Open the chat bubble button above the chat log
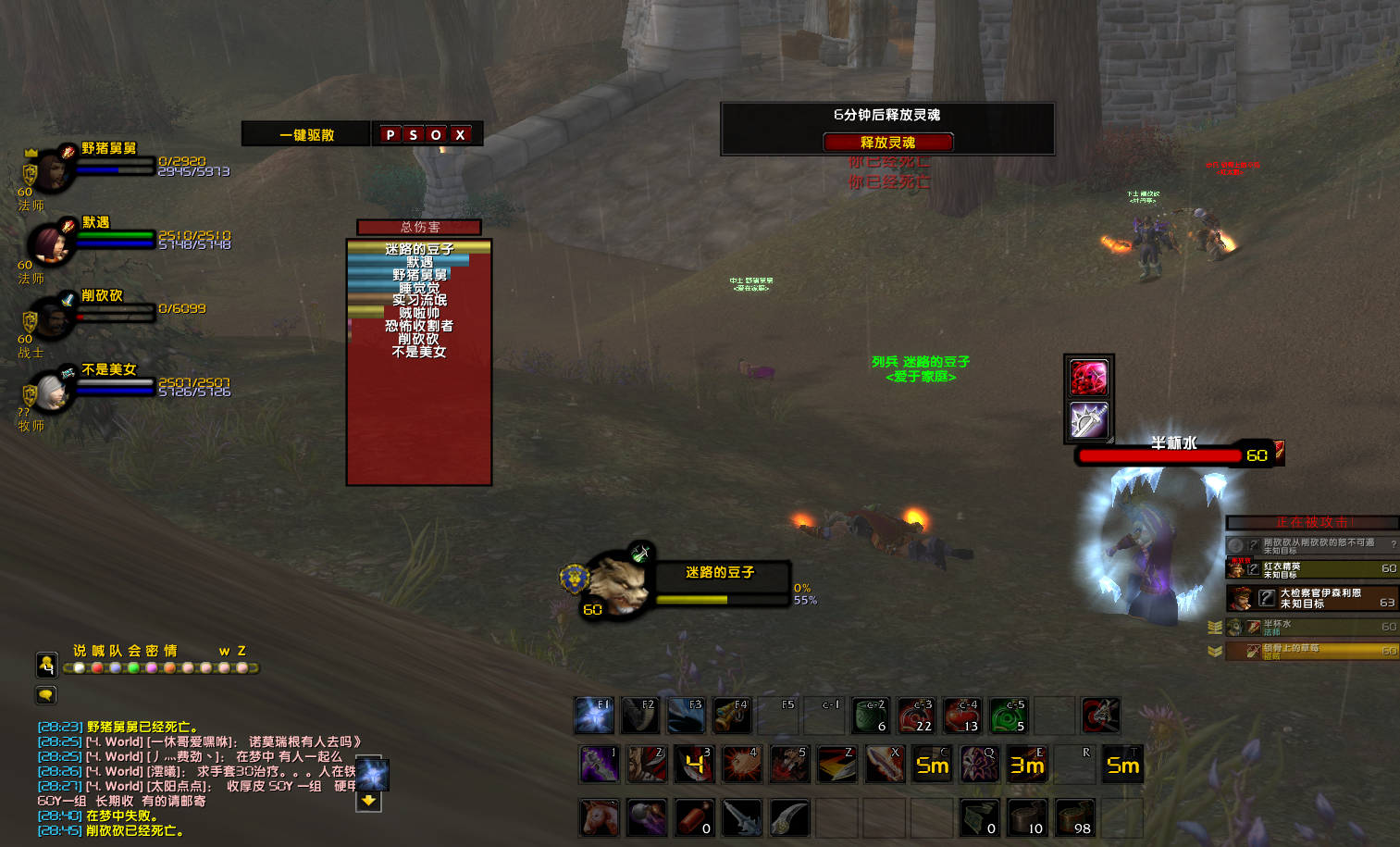 (46, 694)
